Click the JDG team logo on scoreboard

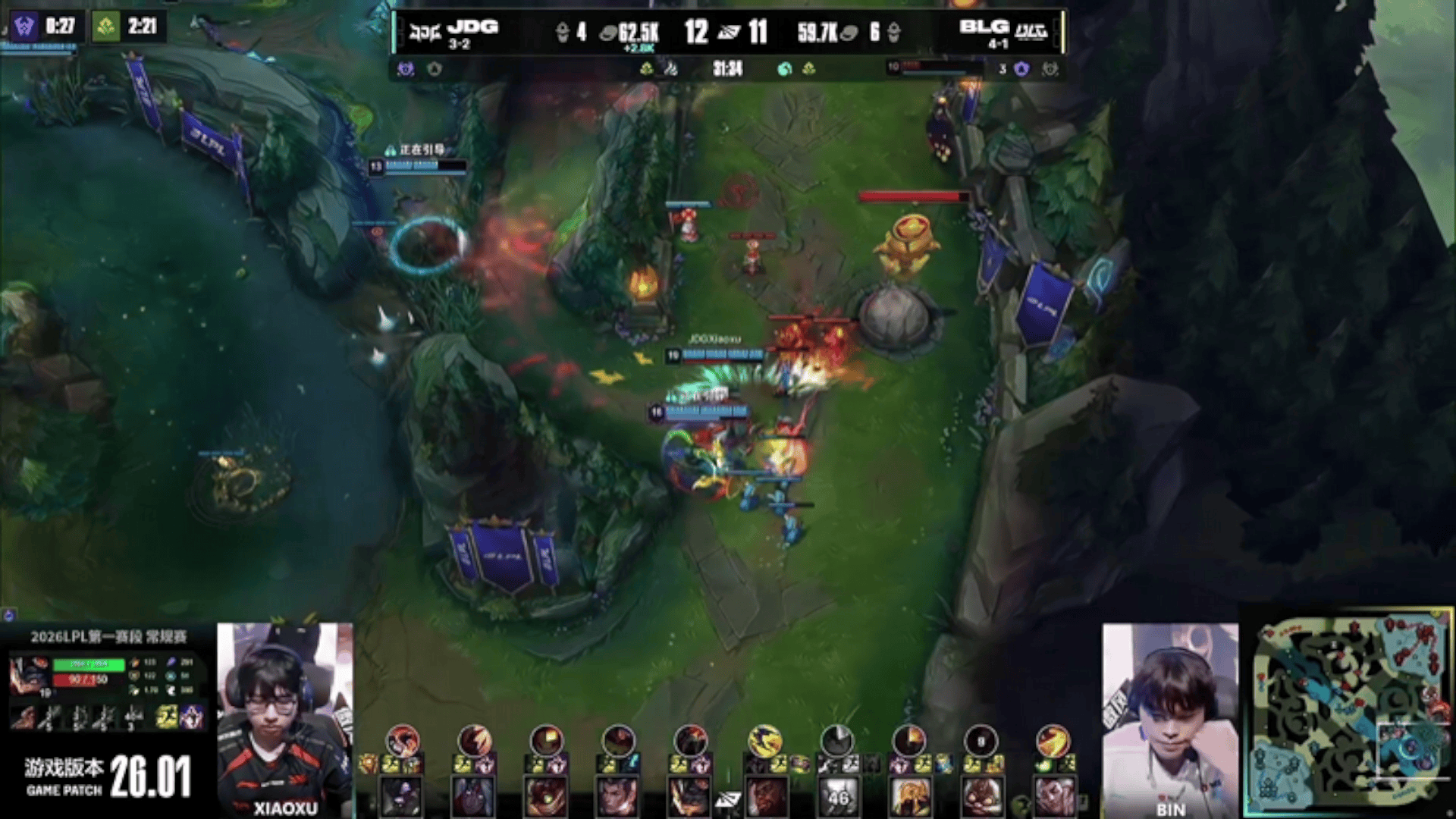point(425,33)
